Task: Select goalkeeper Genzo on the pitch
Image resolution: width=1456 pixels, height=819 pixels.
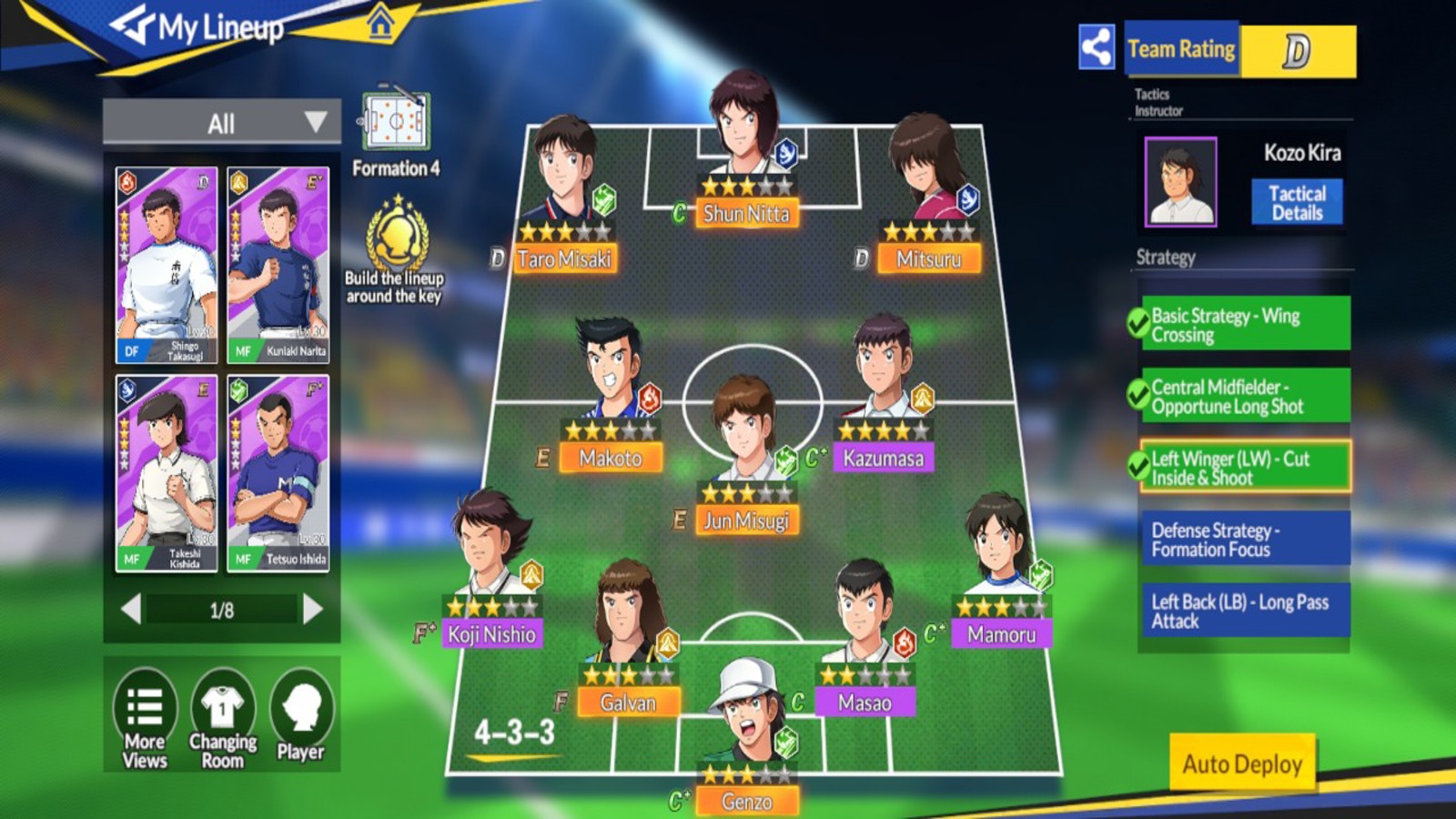Action: click(747, 728)
